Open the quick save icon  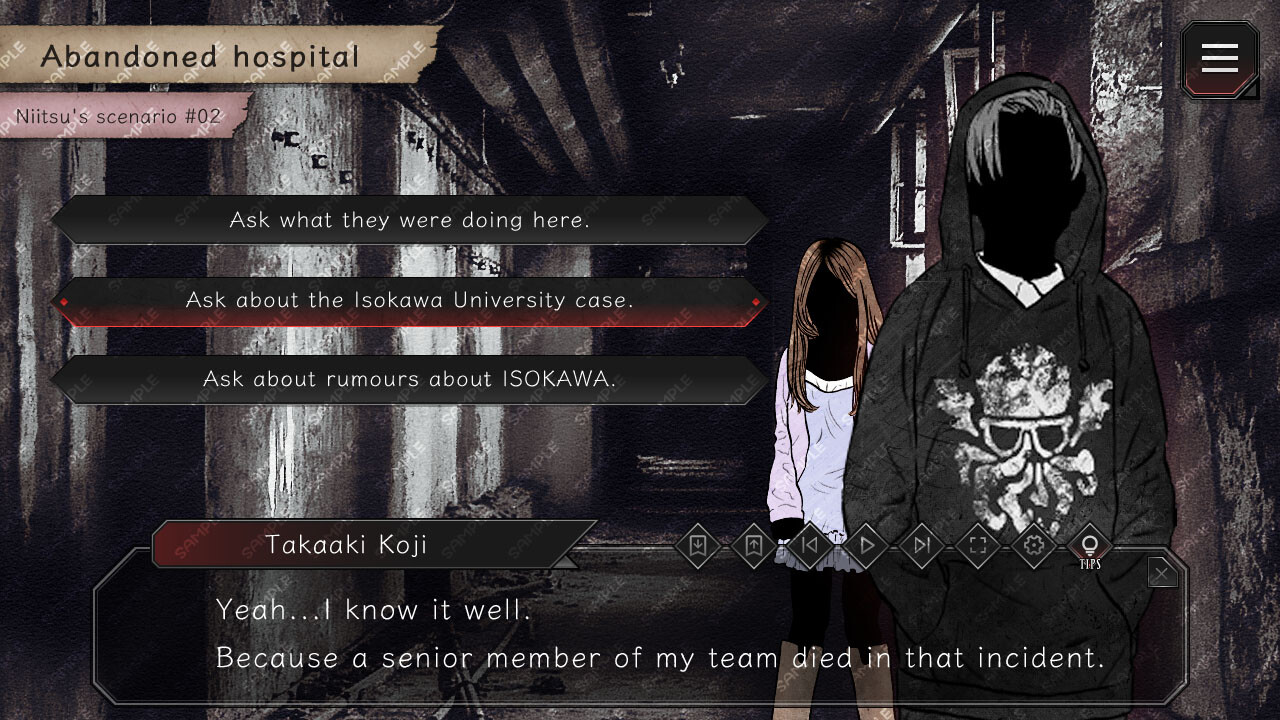pyautogui.click(x=697, y=546)
